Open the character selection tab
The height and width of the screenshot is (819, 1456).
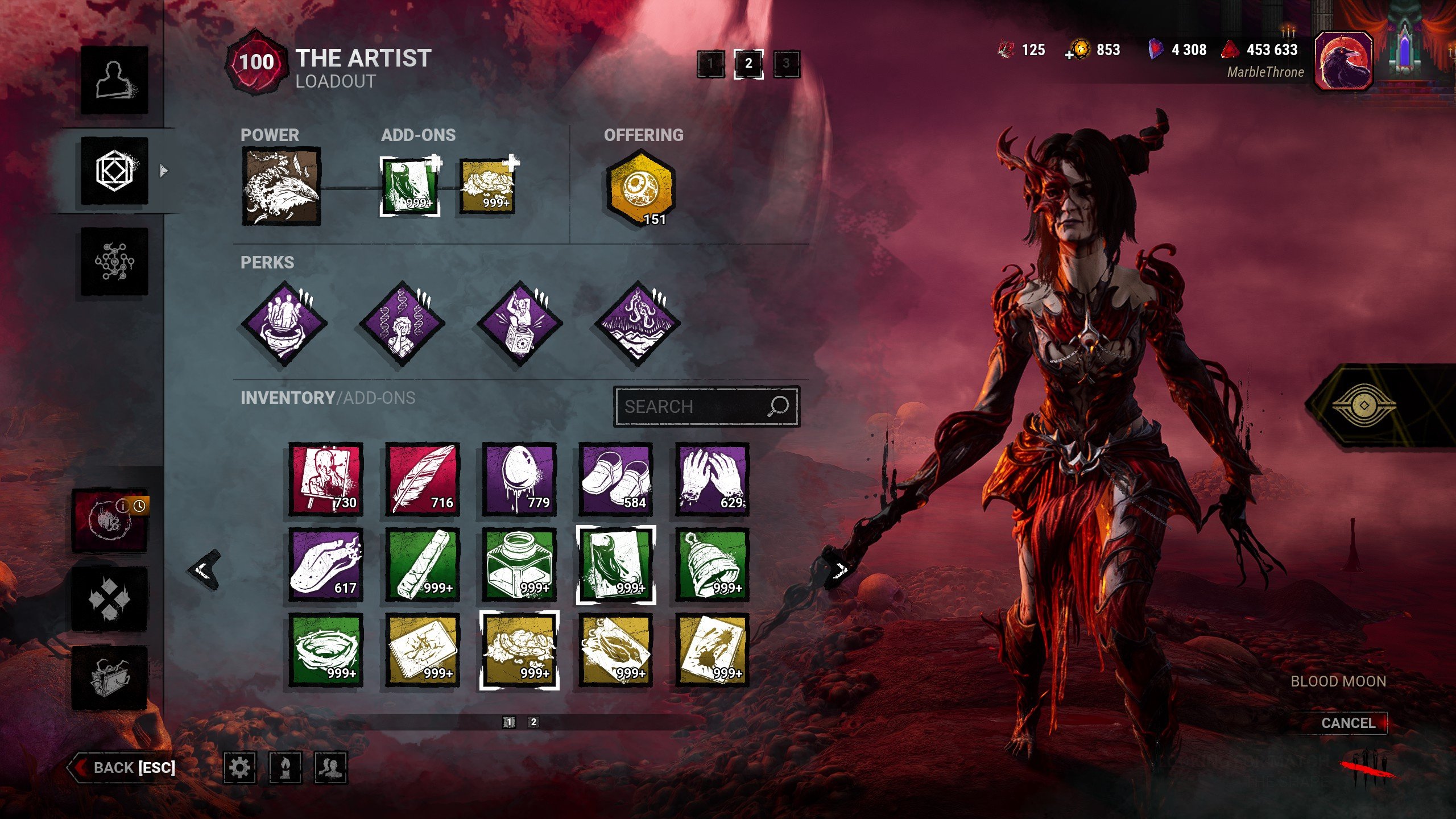(x=114, y=80)
